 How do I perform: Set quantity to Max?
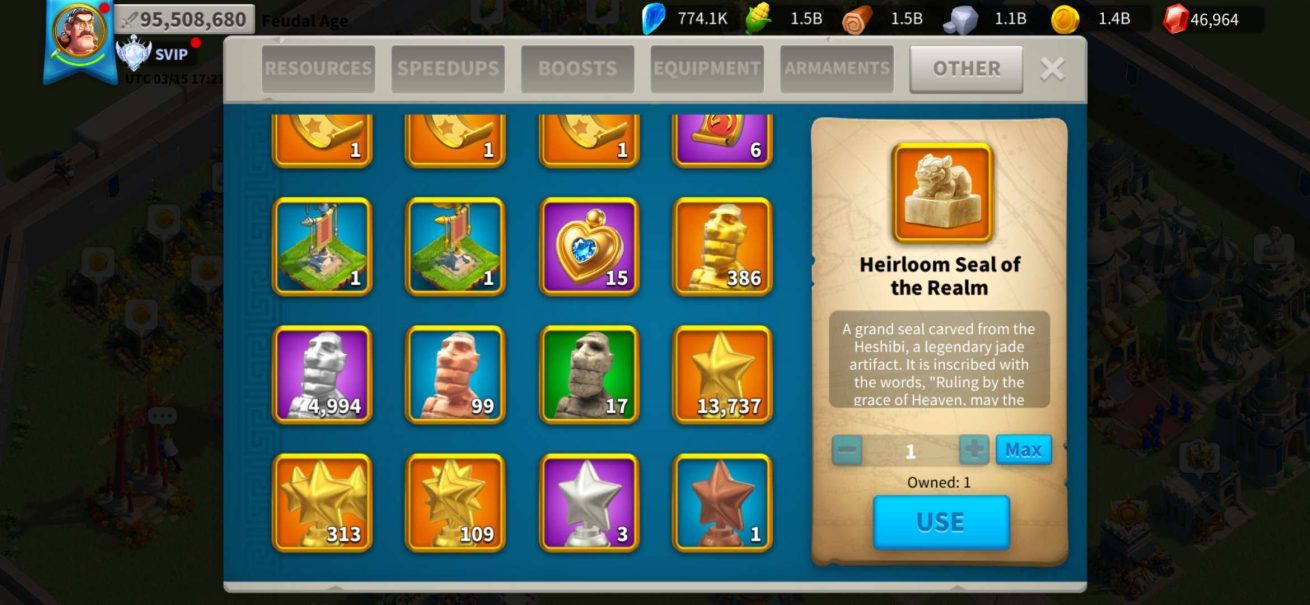[x=1023, y=450]
